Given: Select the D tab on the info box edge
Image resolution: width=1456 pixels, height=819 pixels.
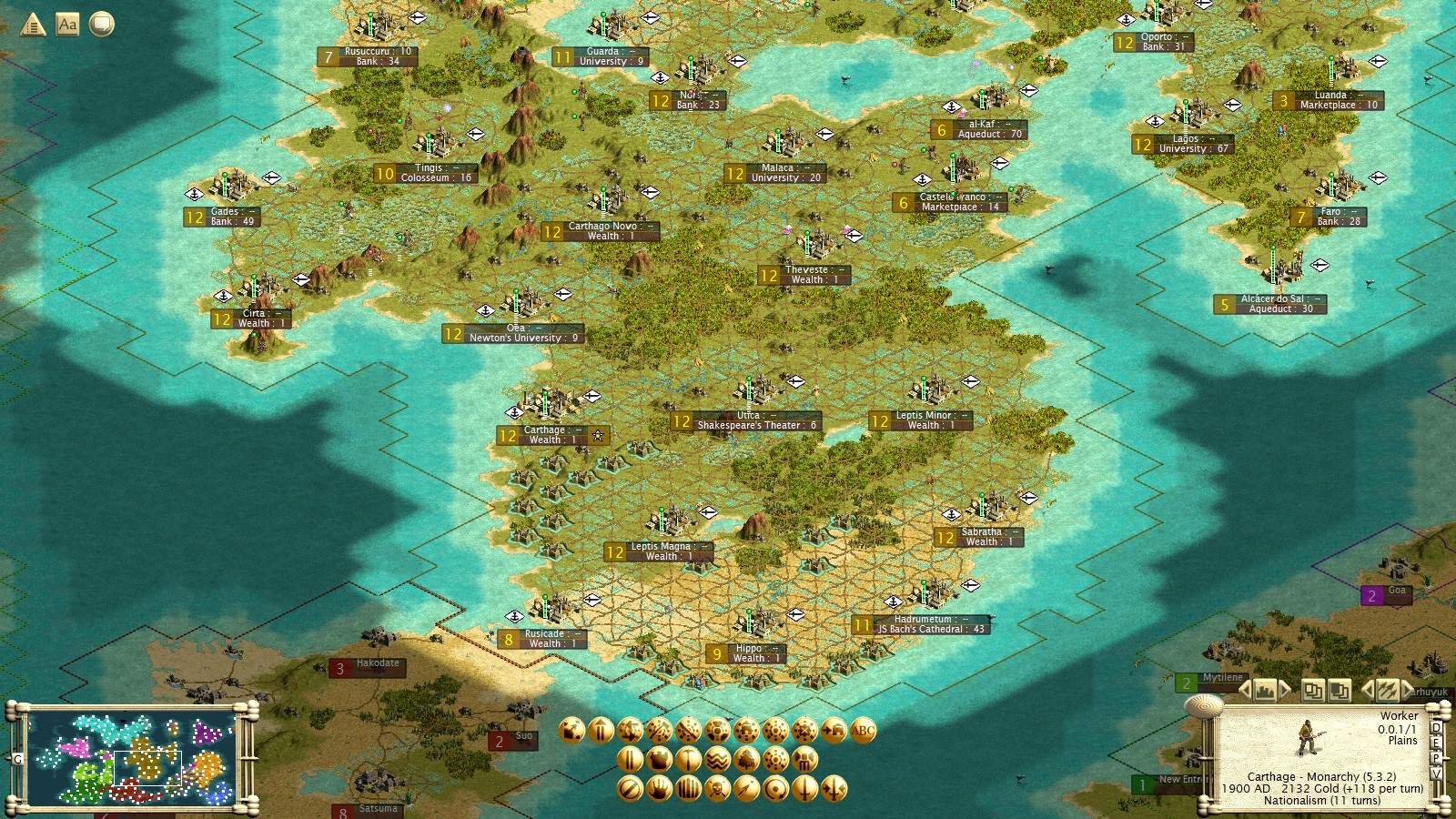Looking at the screenshot, I should click(1435, 728).
